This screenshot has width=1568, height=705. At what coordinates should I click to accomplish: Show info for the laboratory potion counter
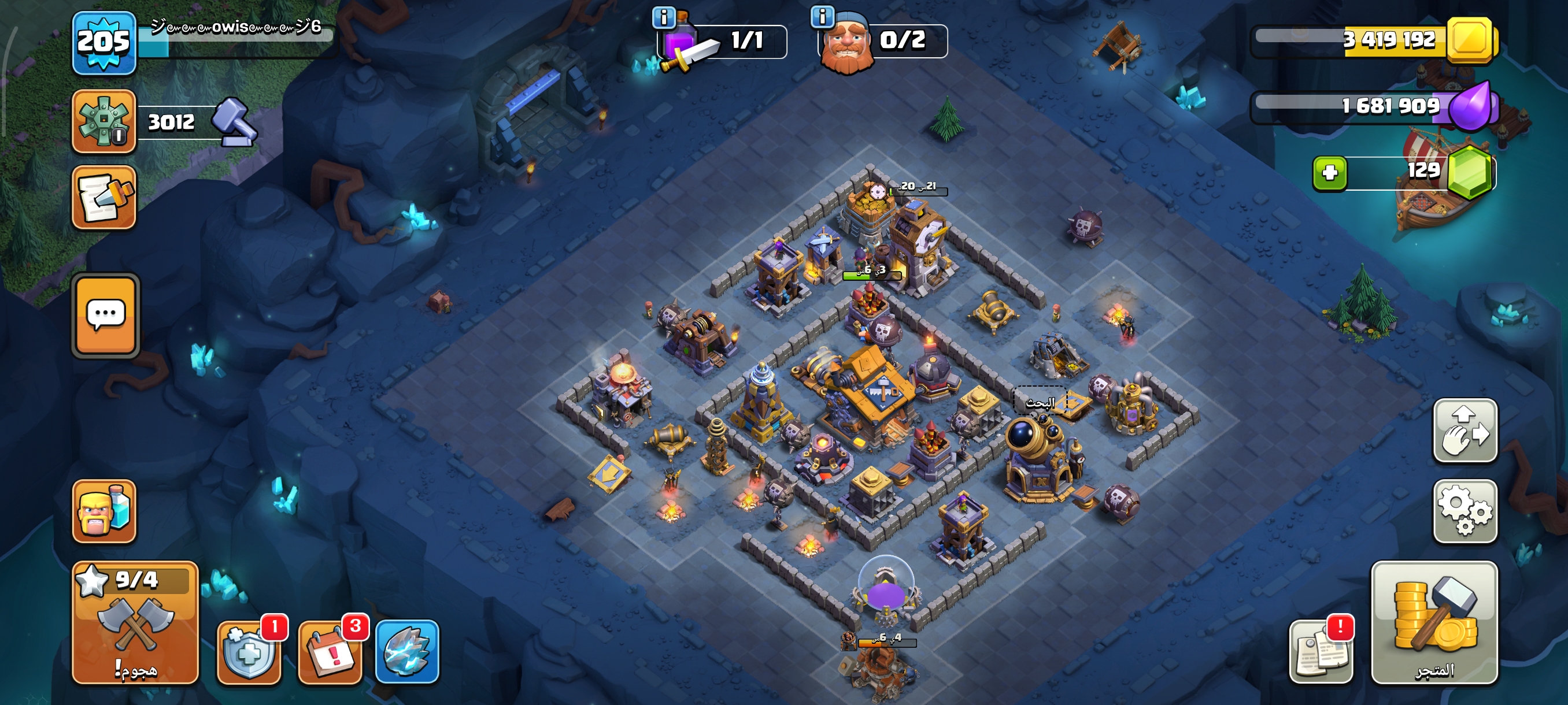pos(664,17)
